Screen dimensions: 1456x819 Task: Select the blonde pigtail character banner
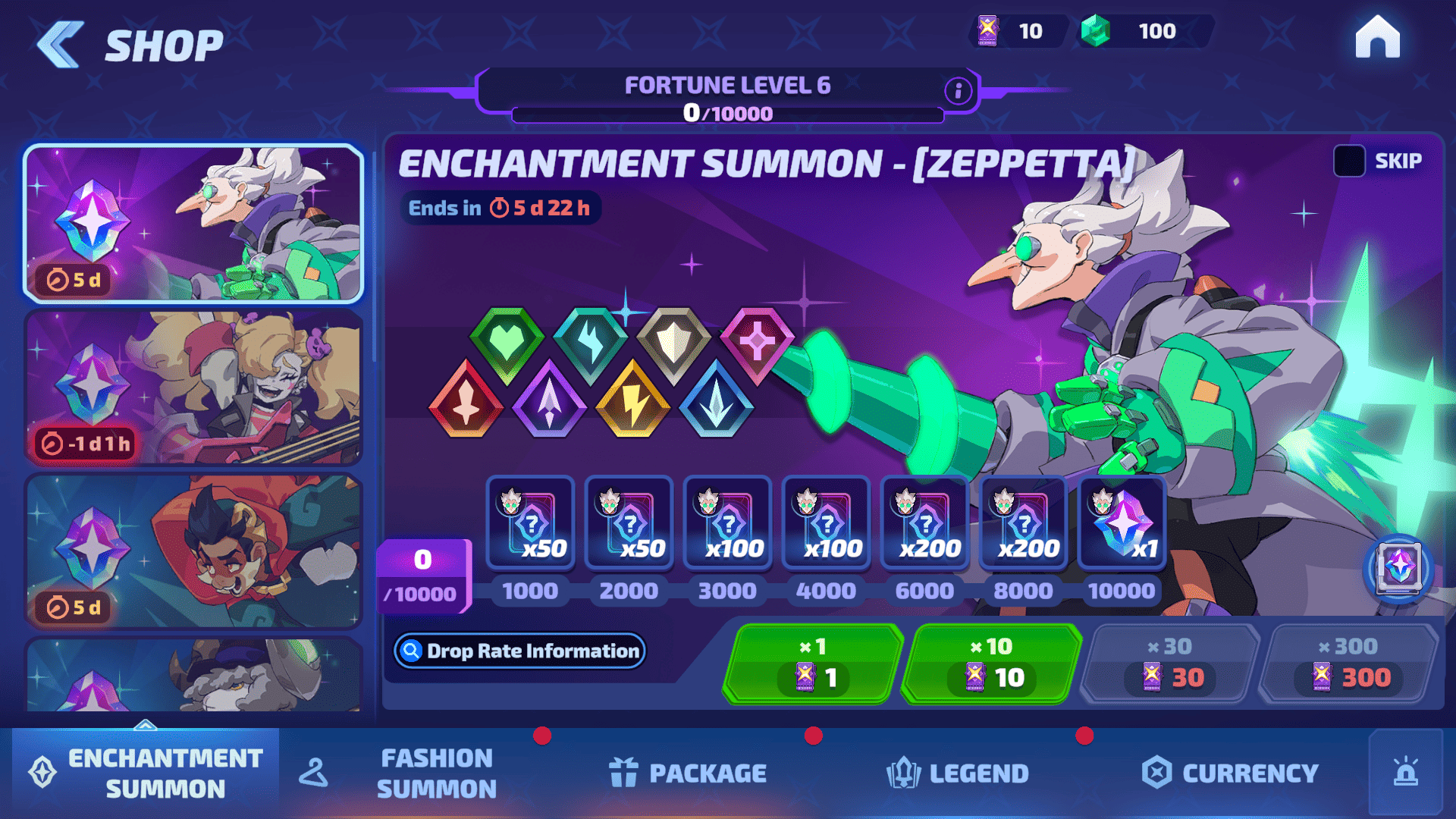[x=194, y=387]
